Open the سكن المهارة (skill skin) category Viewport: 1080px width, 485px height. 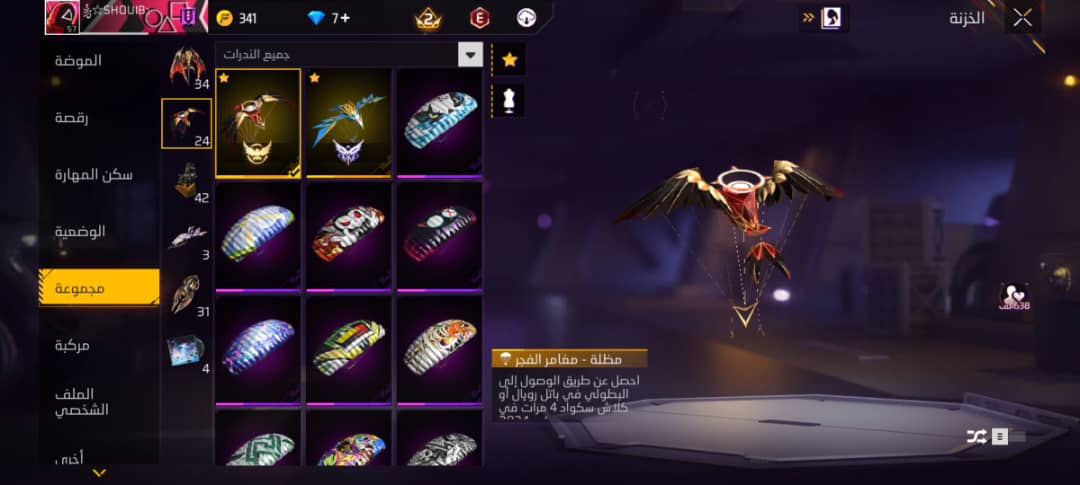[94, 175]
